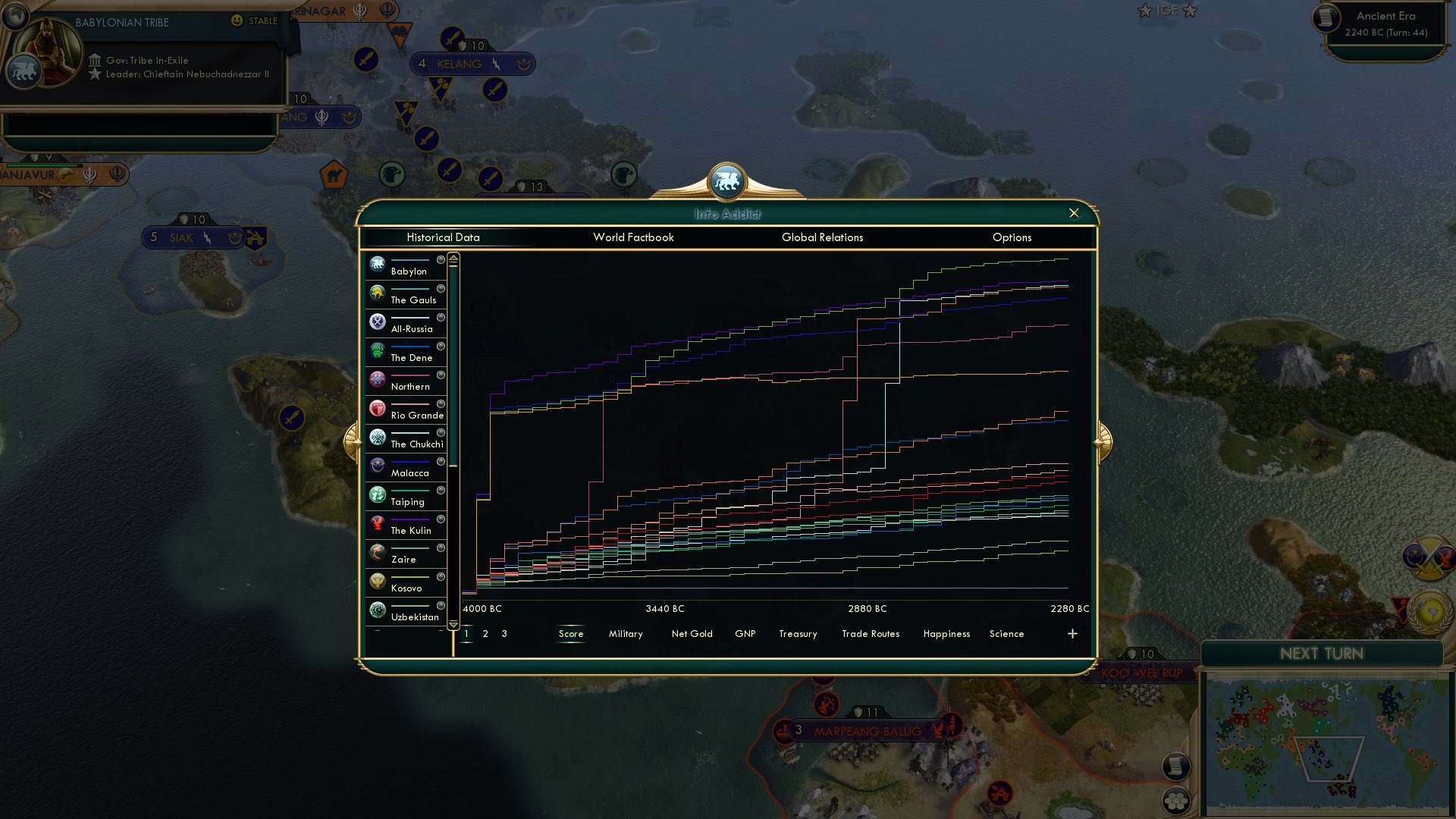The width and height of the screenshot is (1456, 819).
Task: Click the Taiping civilization icon
Action: coord(377,494)
